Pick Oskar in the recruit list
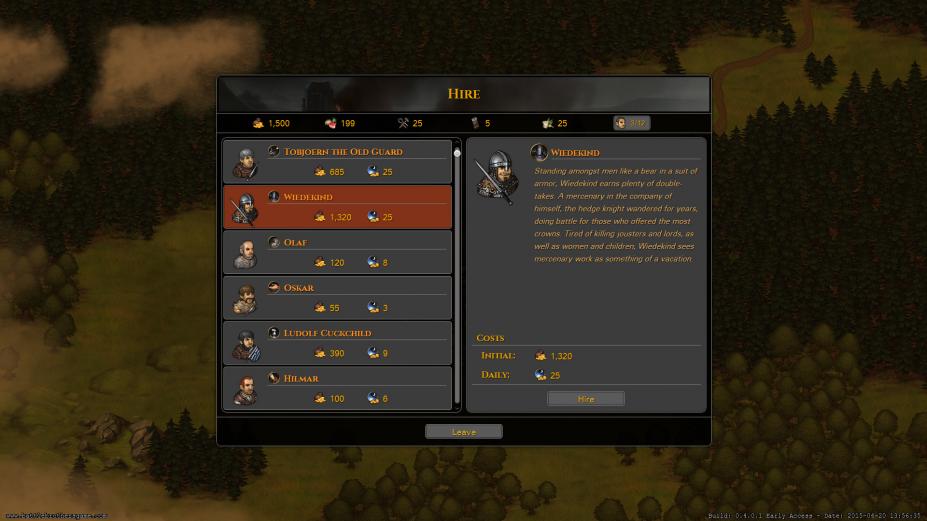Image resolution: width=927 pixels, height=521 pixels. pos(337,297)
